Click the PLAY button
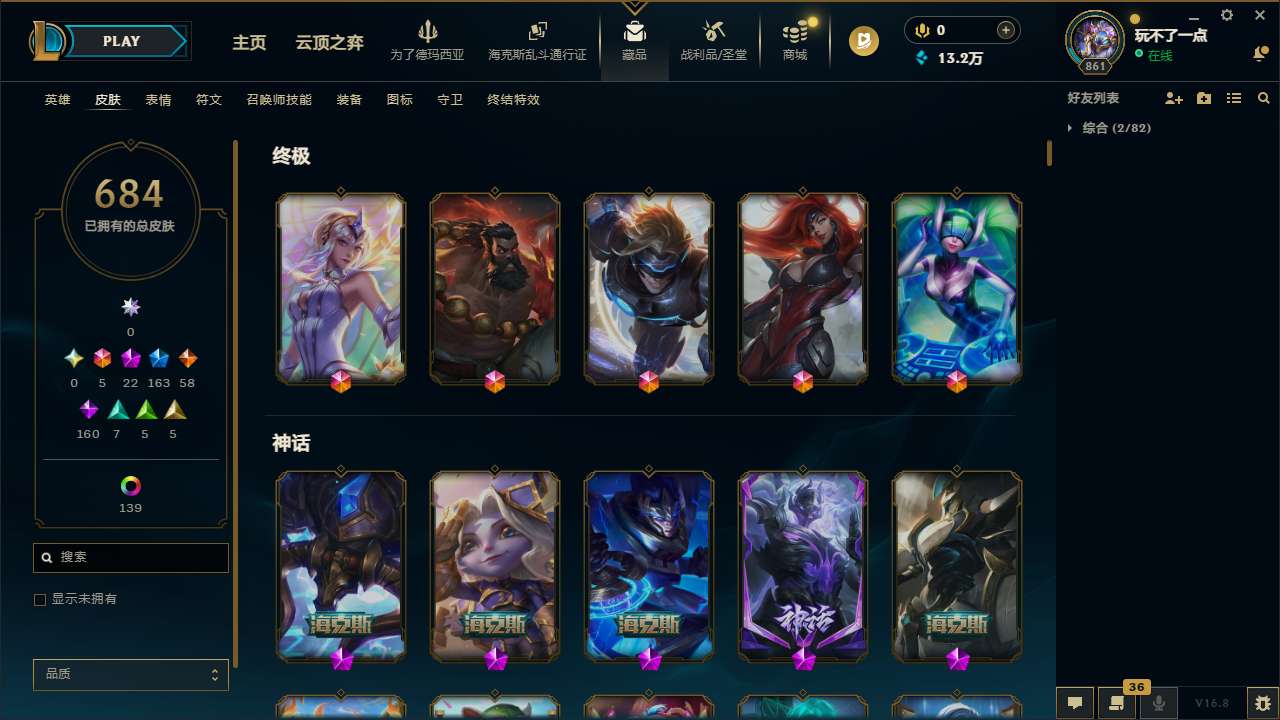1280x720 pixels. 121,41
